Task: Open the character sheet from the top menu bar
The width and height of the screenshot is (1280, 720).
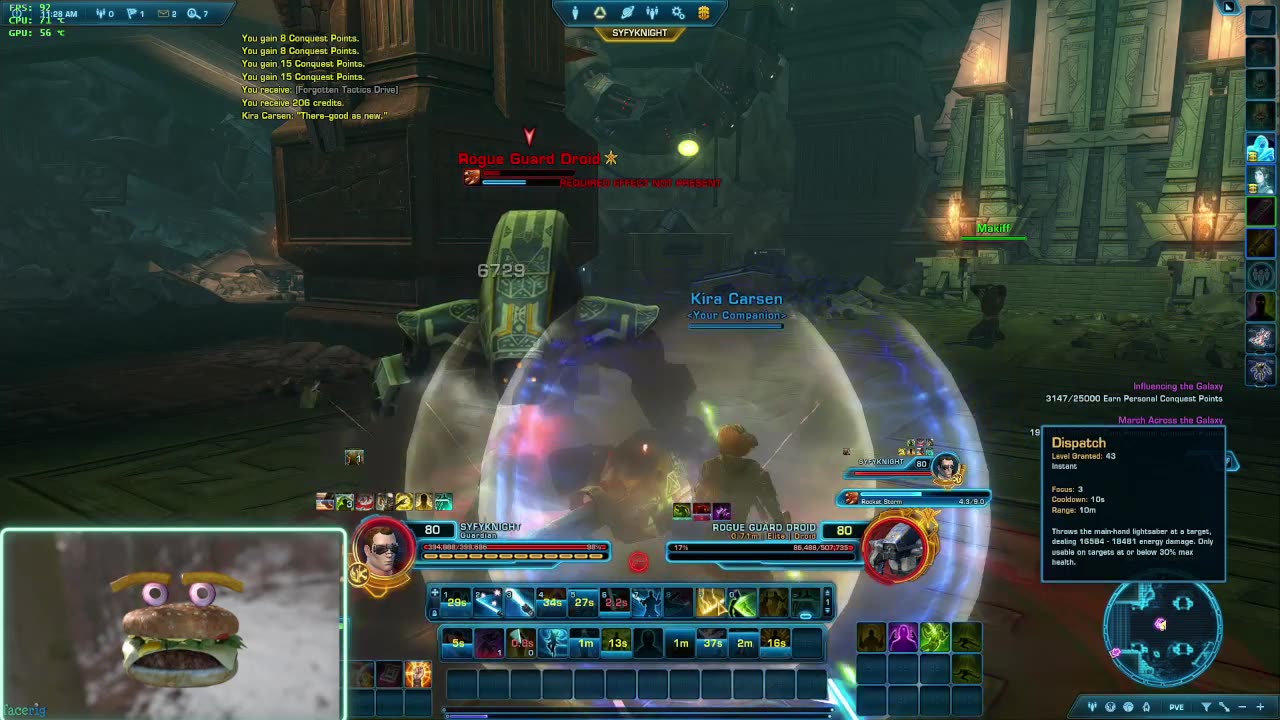Action: 575,13
